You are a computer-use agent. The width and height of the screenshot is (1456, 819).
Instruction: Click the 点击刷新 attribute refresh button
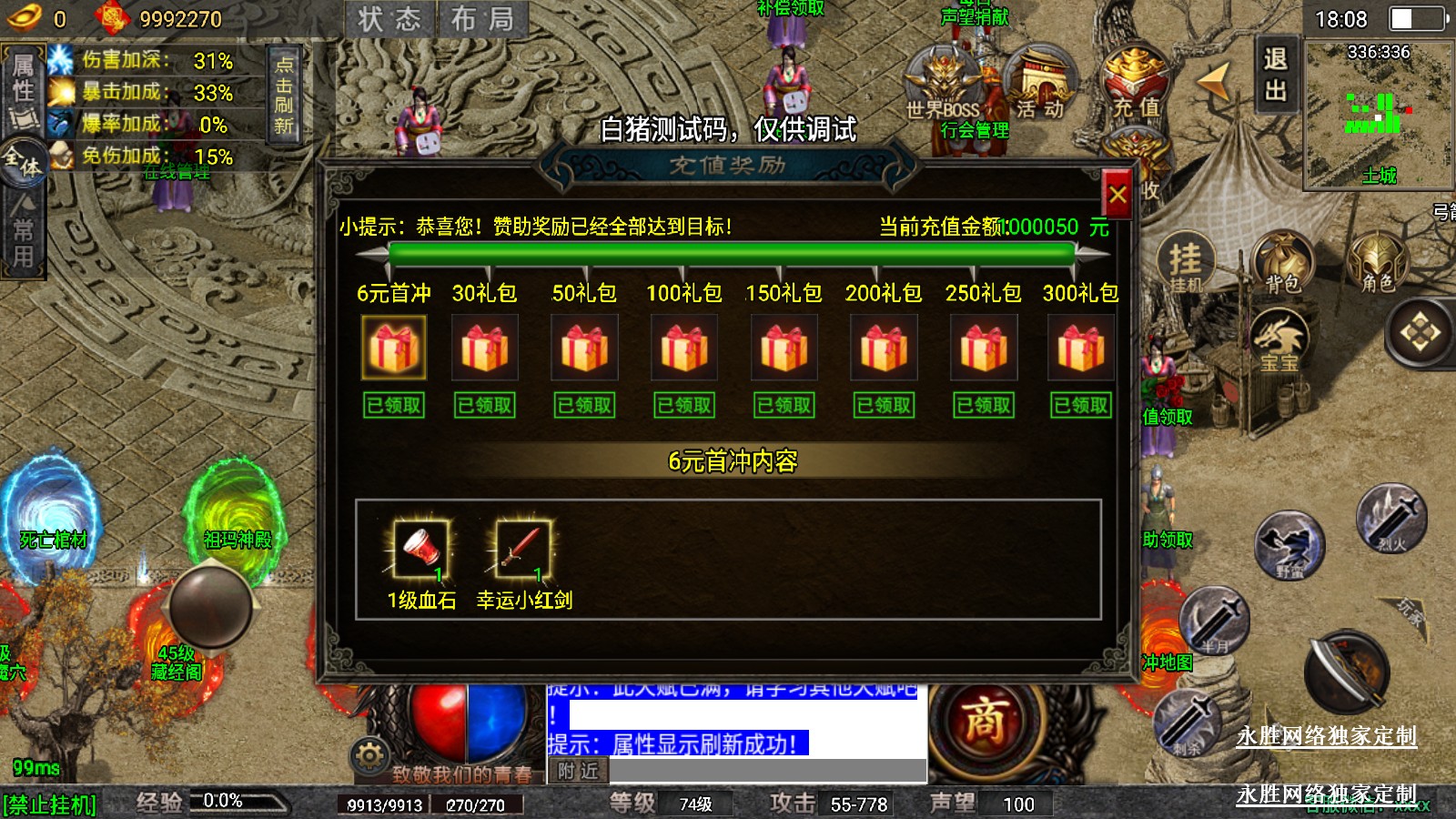coord(284,95)
